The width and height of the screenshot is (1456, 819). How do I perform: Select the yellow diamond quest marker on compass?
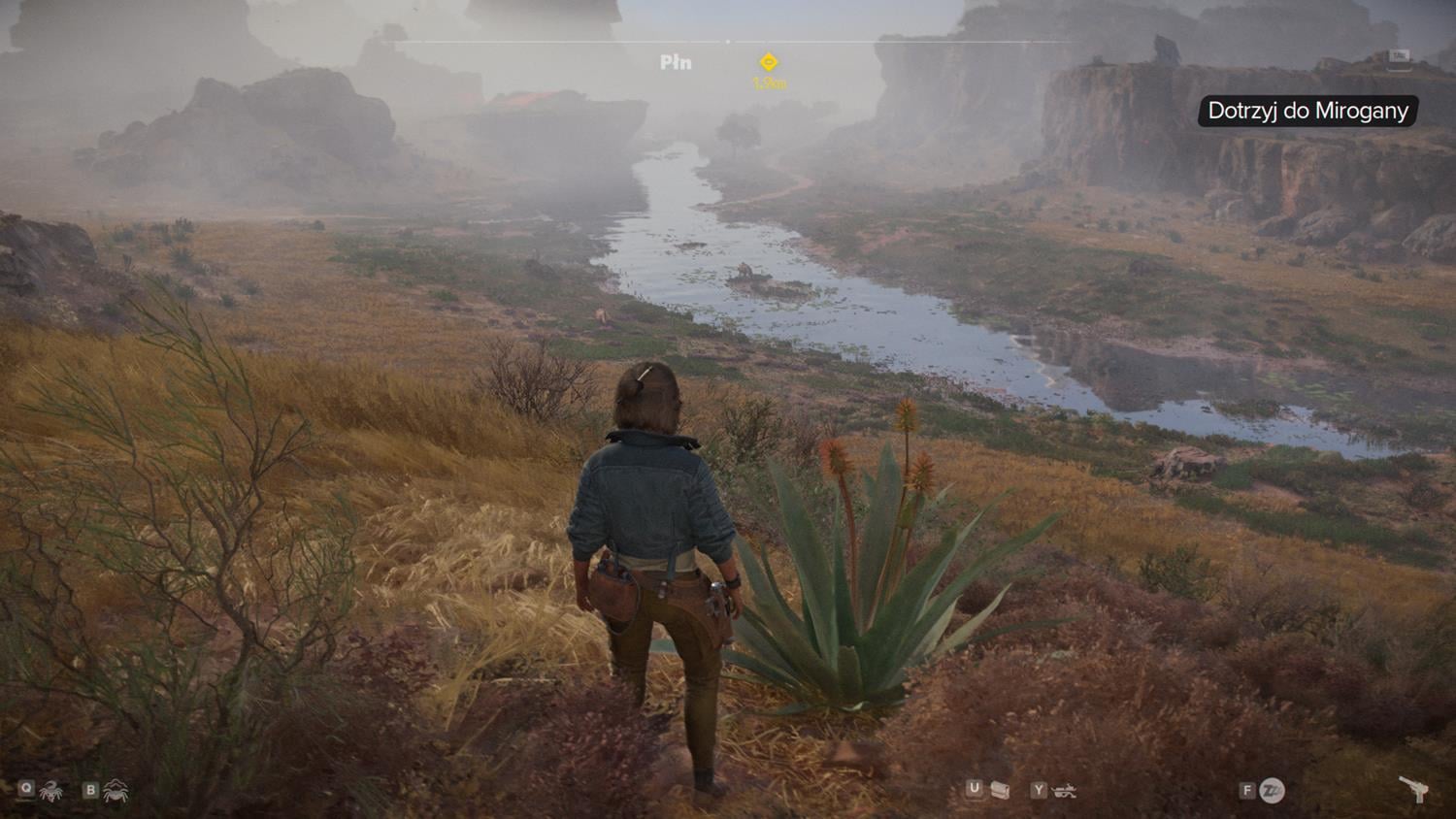click(769, 63)
